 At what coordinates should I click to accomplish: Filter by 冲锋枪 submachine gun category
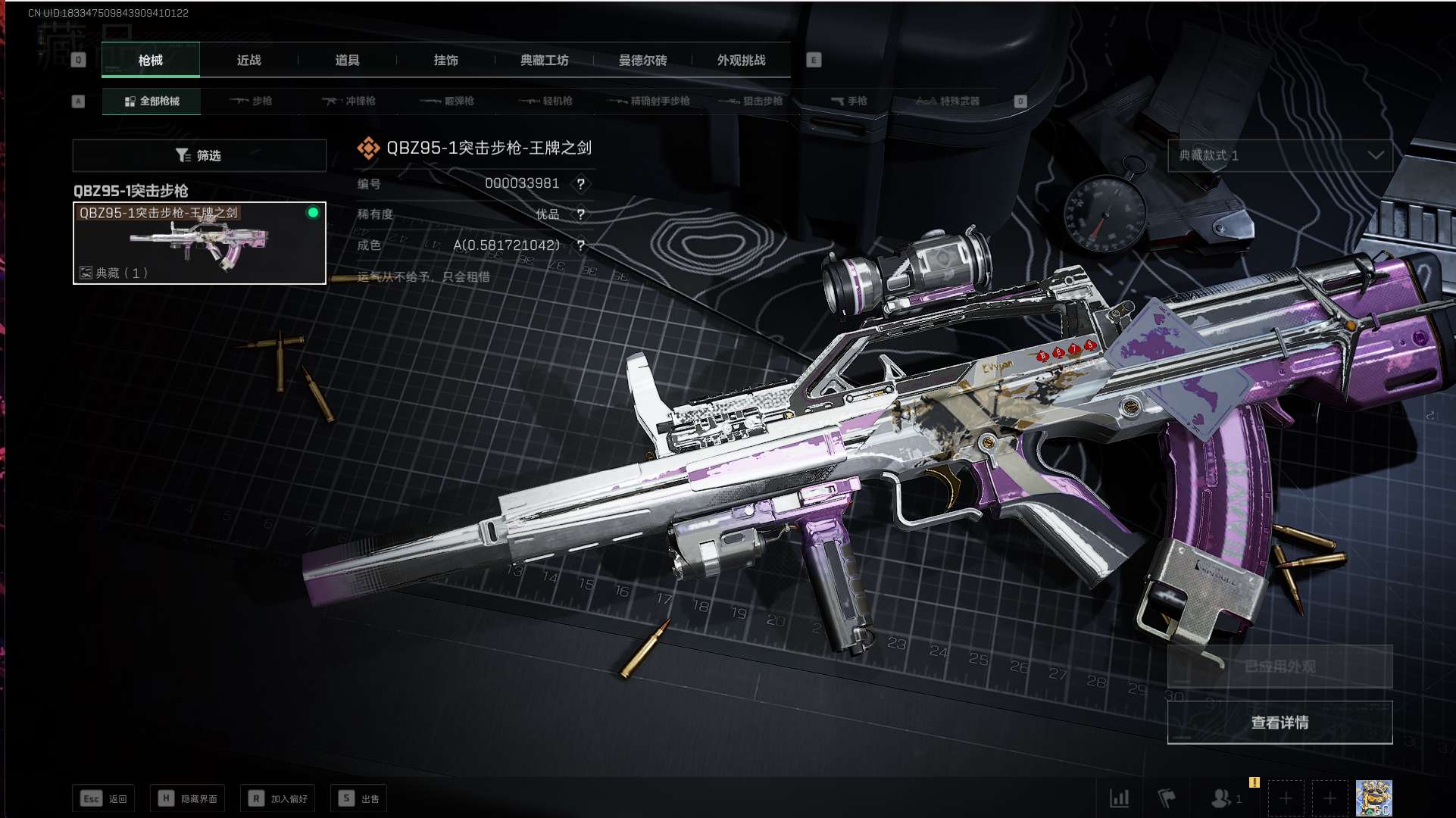tap(348, 101)
